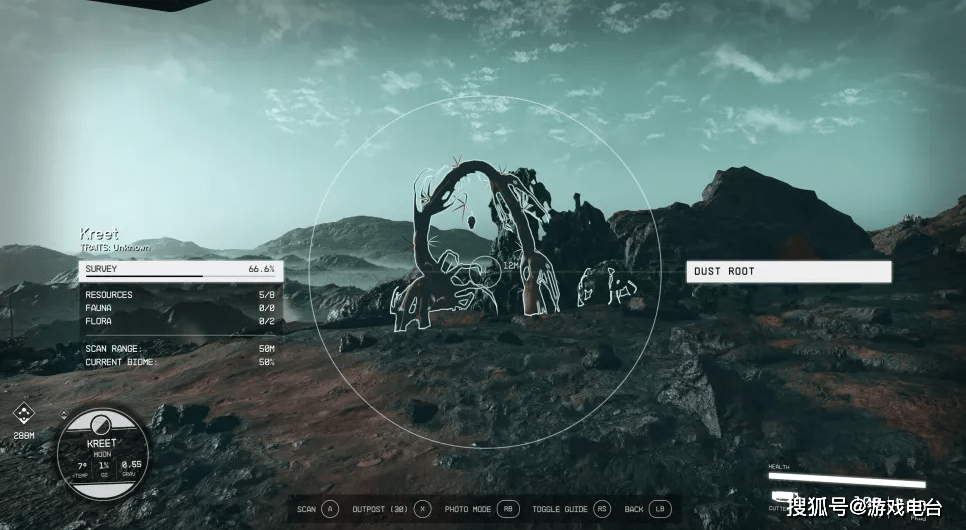
Task: Select the Fauna survey row
Action: [180, 308]
